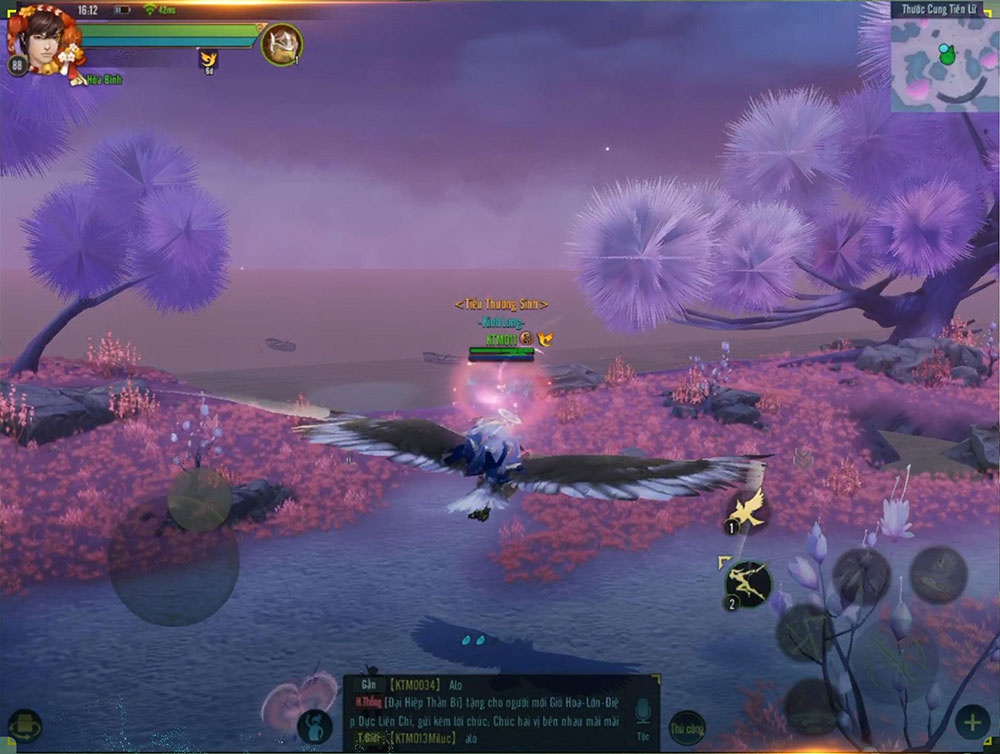This screenshot has width=1000, height=754.
Task: Tap the golden bird buff icon under bars
Action: tap(208, 60)
